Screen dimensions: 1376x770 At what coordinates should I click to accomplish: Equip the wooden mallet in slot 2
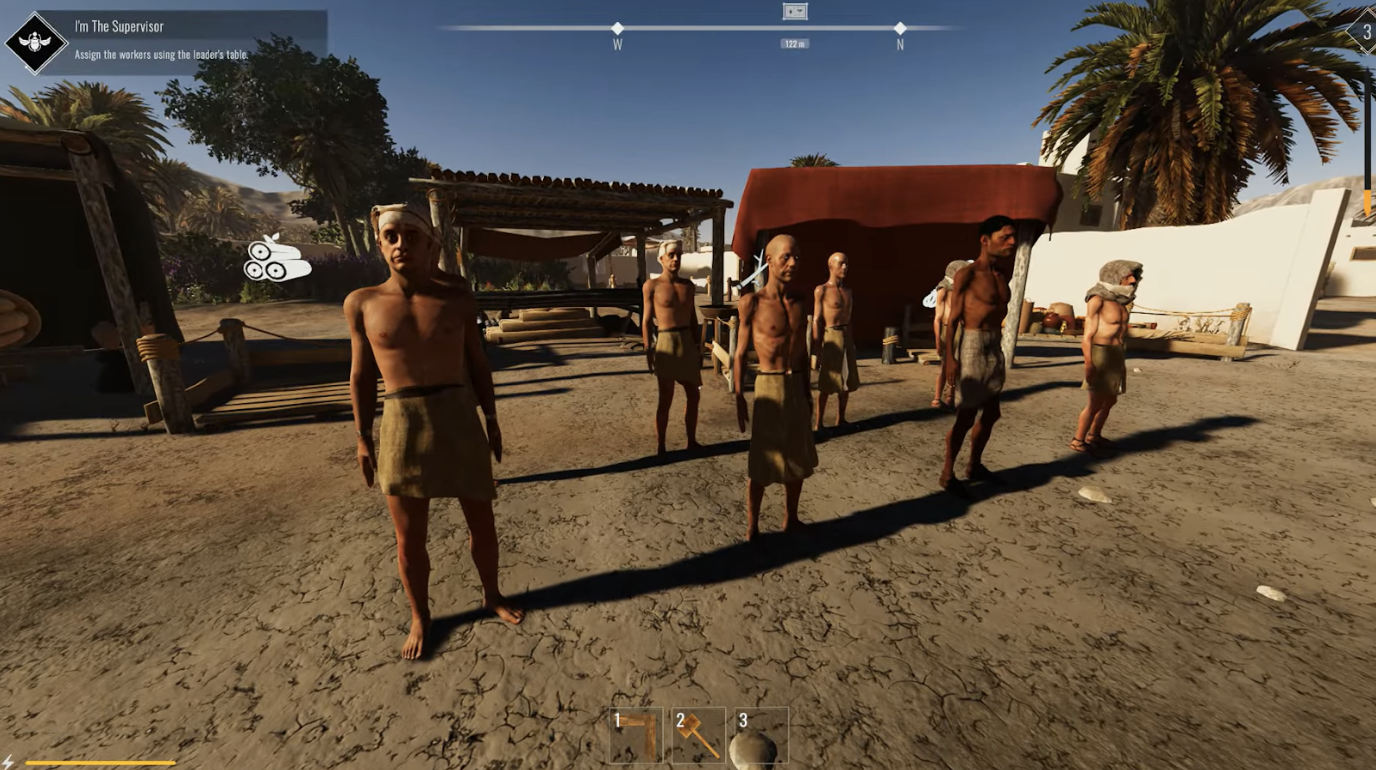(698, 736)
